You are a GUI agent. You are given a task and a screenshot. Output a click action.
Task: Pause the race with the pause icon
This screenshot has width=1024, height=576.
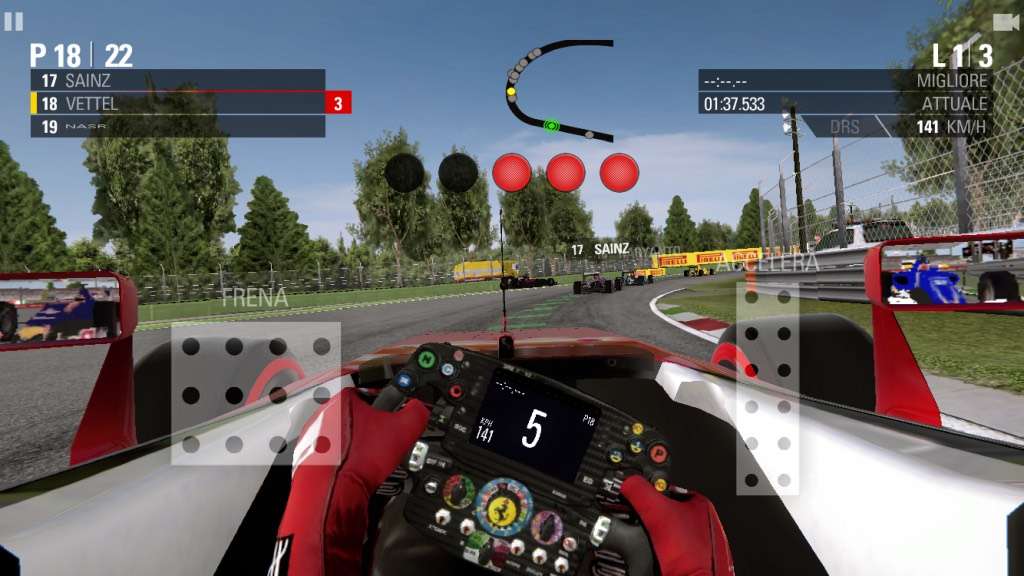pyautogui.click(x=14, y=21)
